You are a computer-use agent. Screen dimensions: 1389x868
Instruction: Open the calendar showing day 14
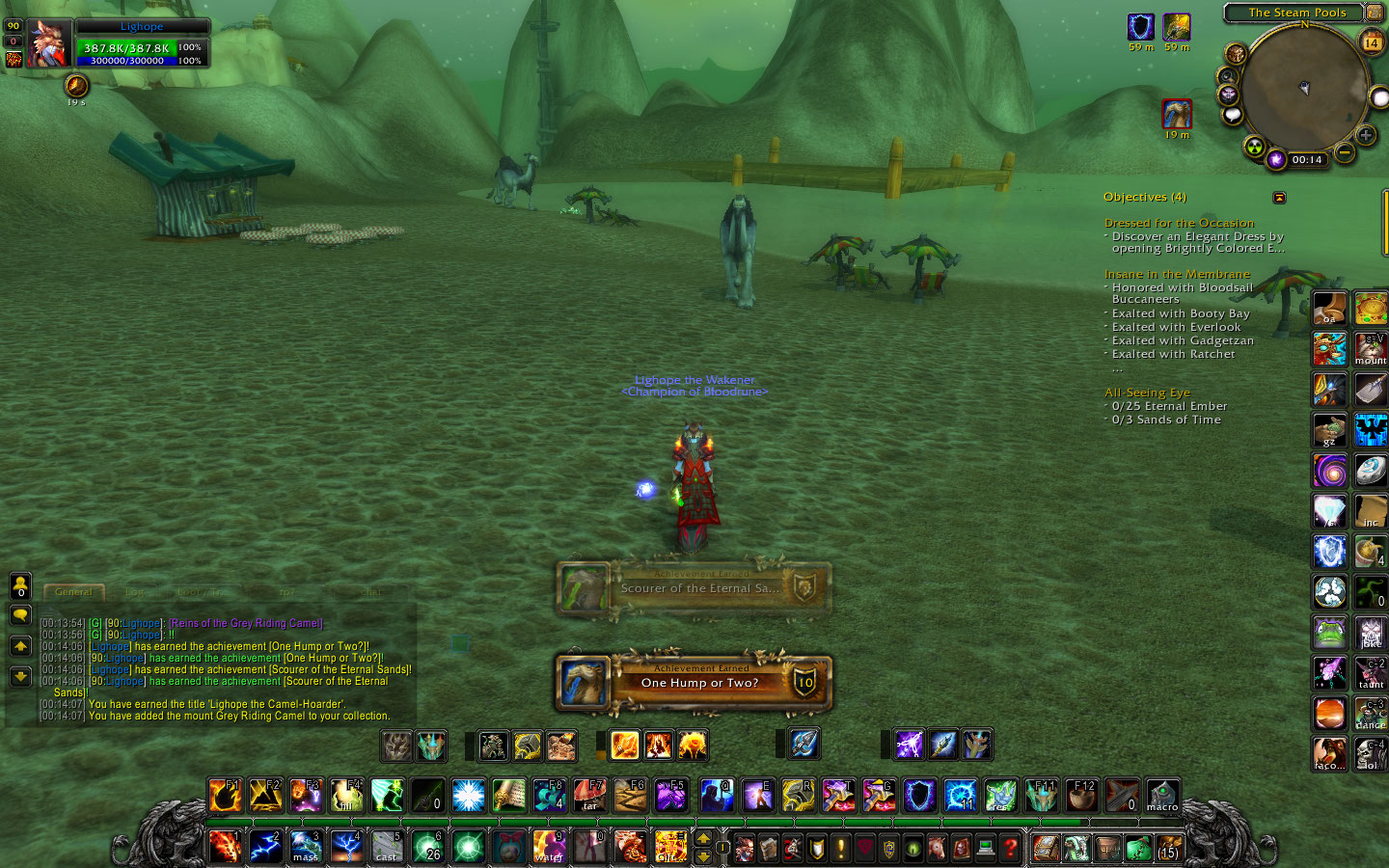[x=1371, y=42]
